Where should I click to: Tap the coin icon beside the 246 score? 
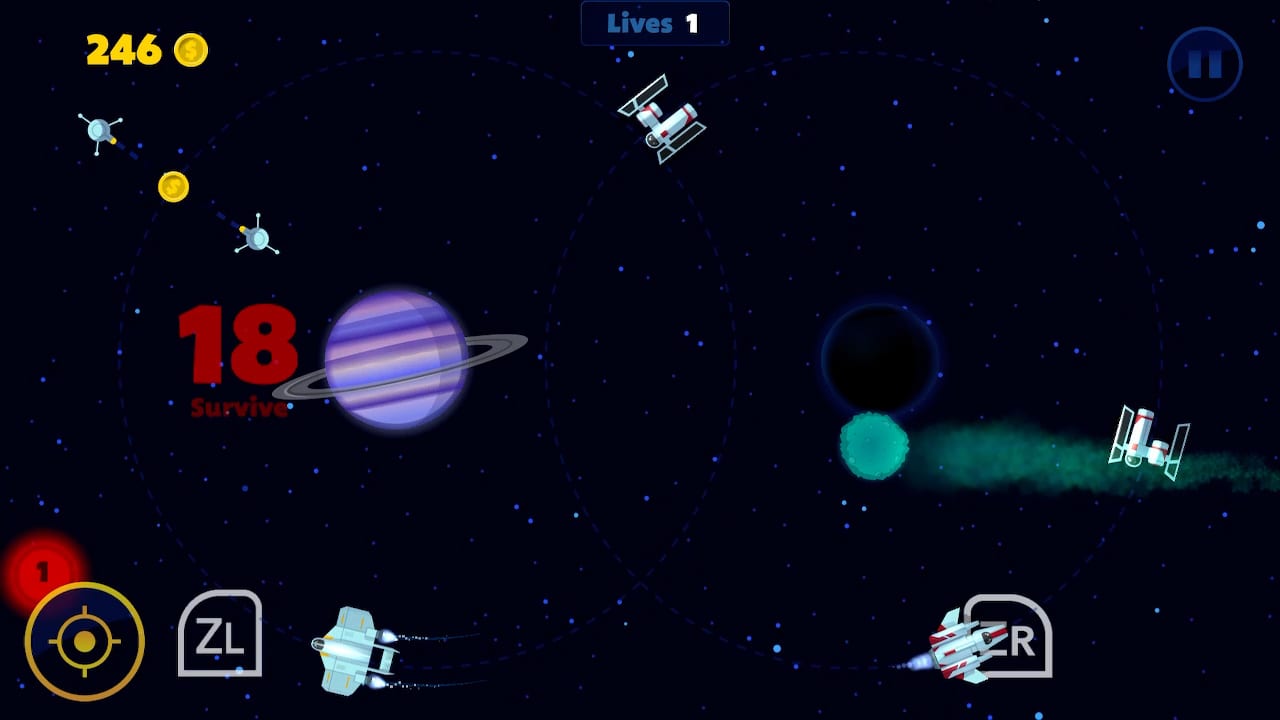click(190, 50)
